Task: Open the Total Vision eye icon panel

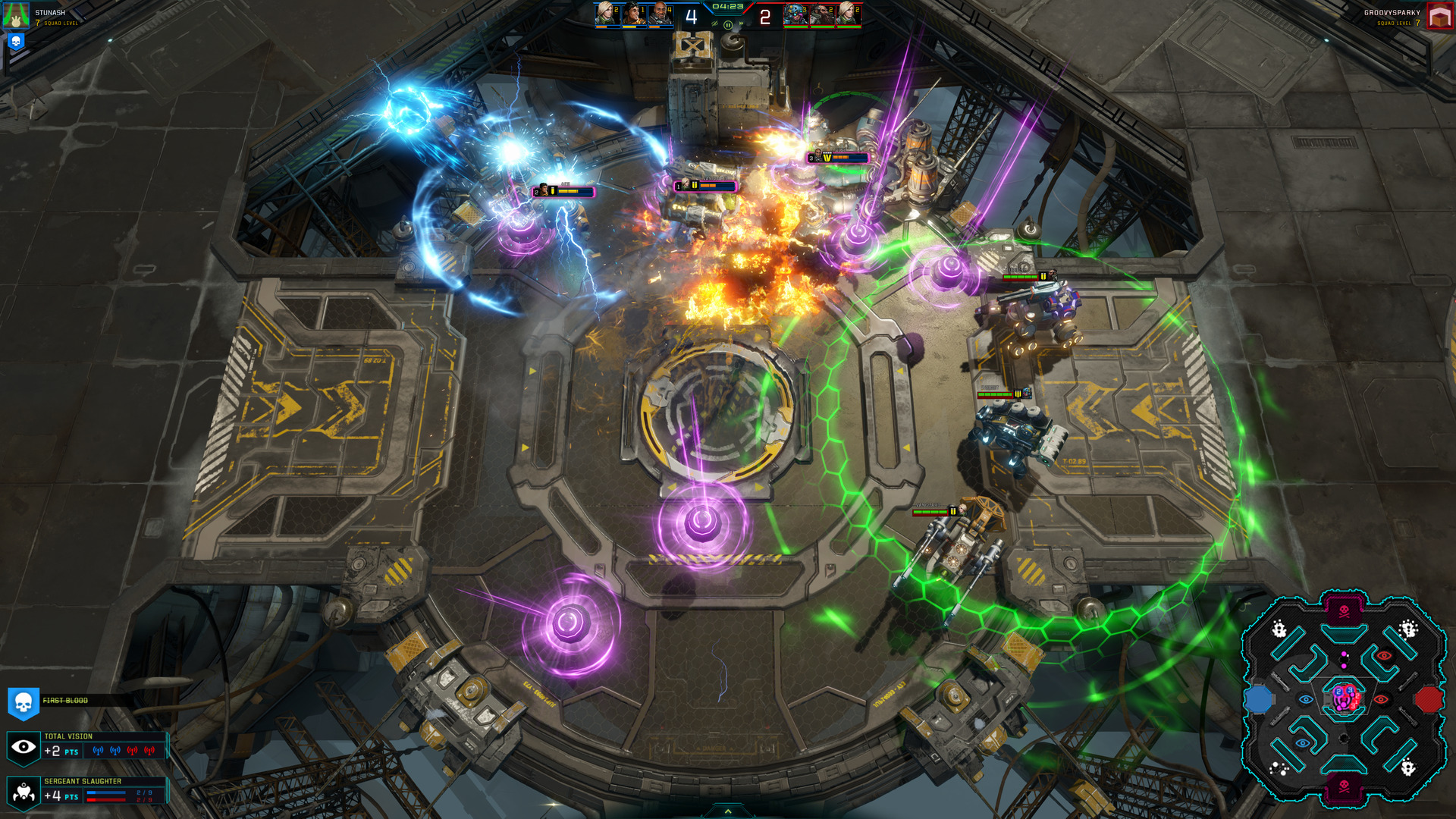Action: click(x=24, y=747)
